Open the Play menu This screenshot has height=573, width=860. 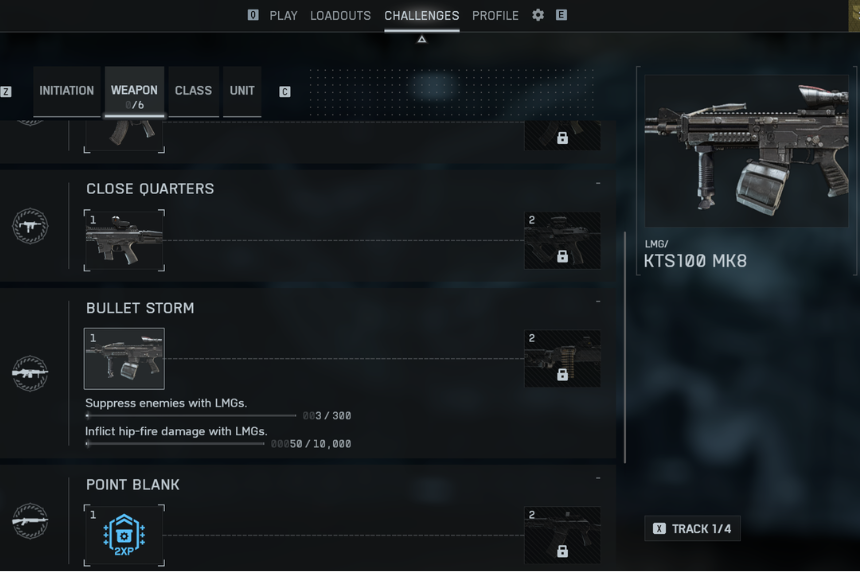tap(283, 16)
